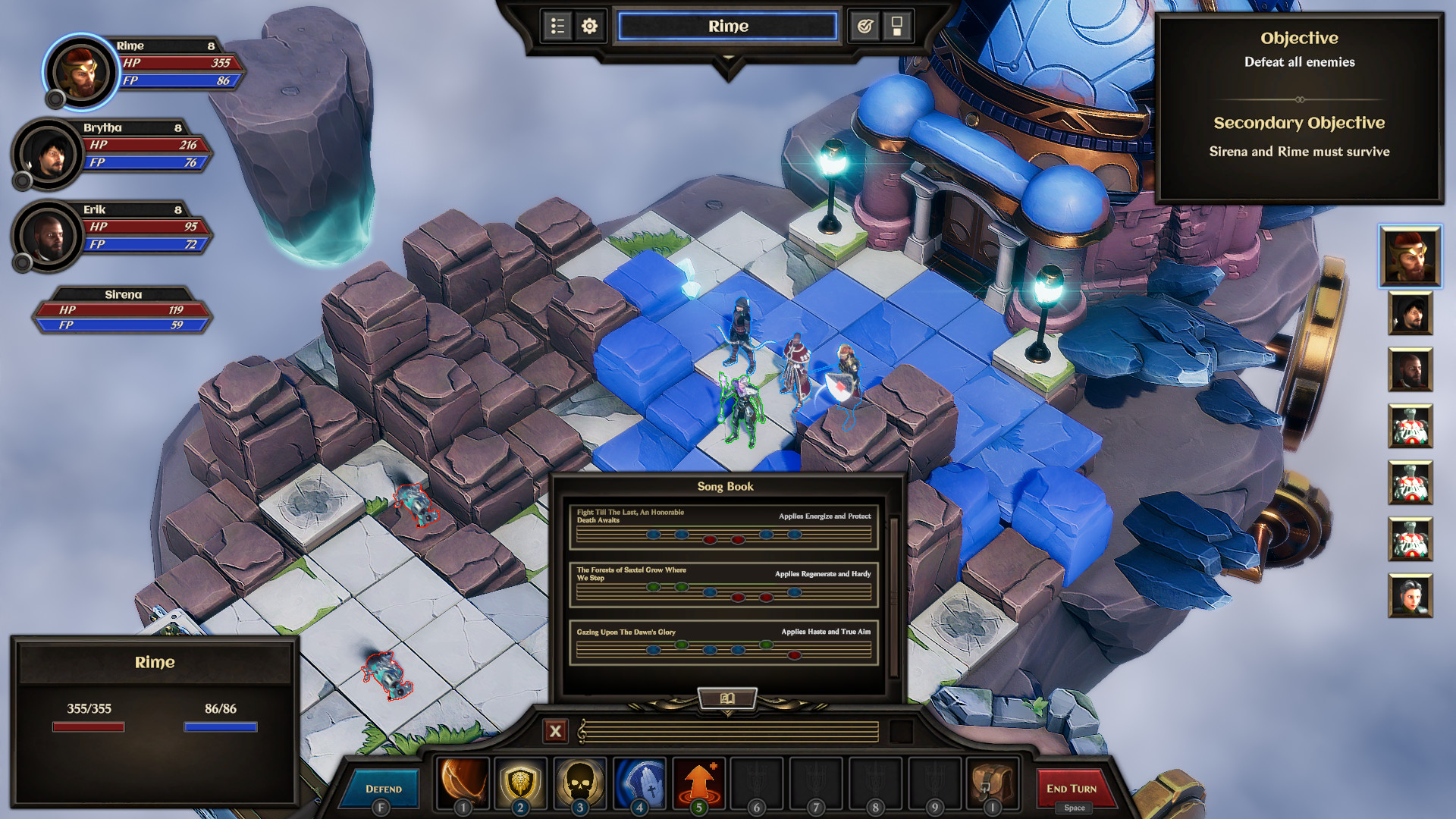Open the settings gear menu

point(588,25)
